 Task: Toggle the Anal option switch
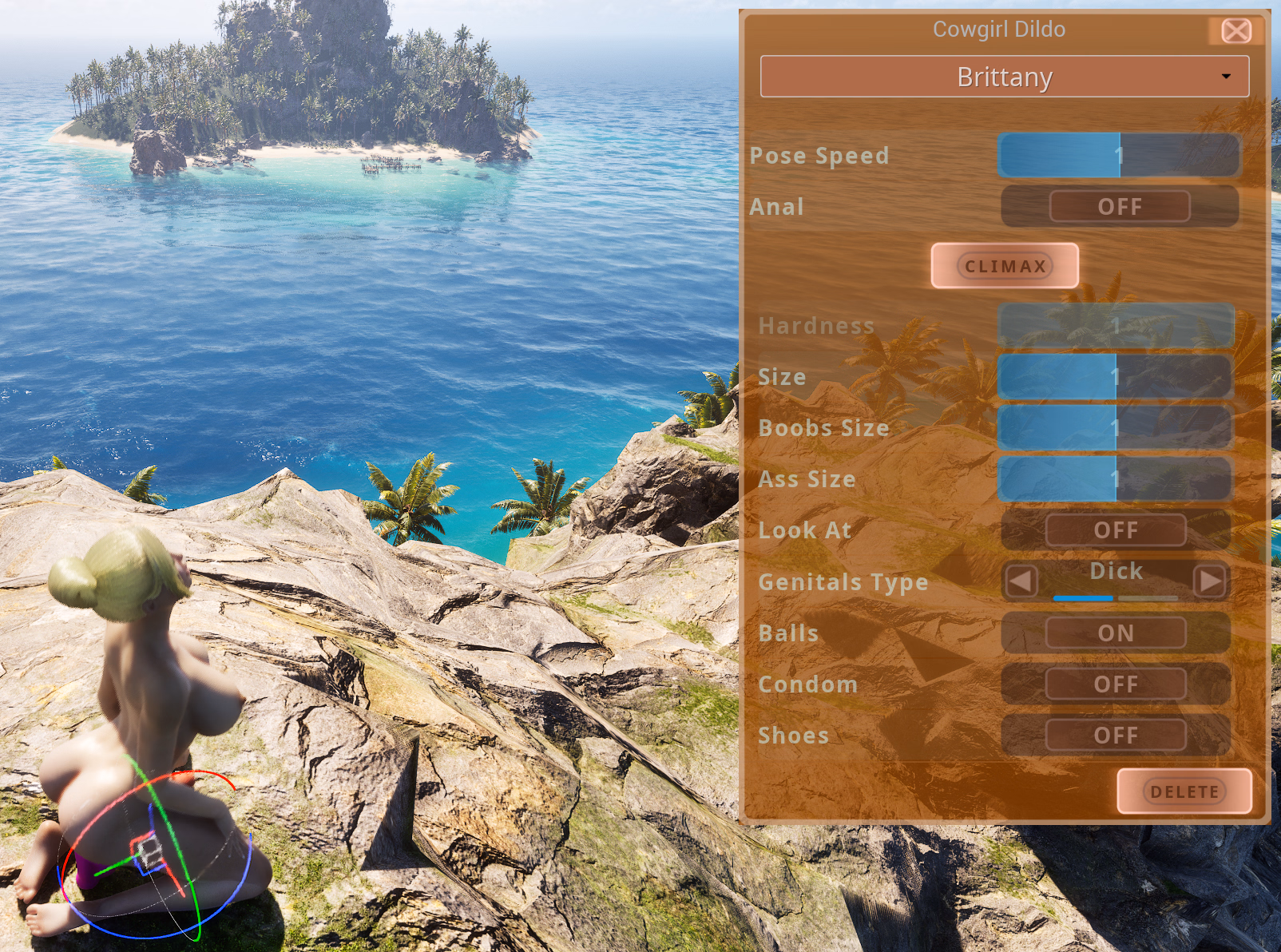pyautogui.click(x=1119, y=207)
